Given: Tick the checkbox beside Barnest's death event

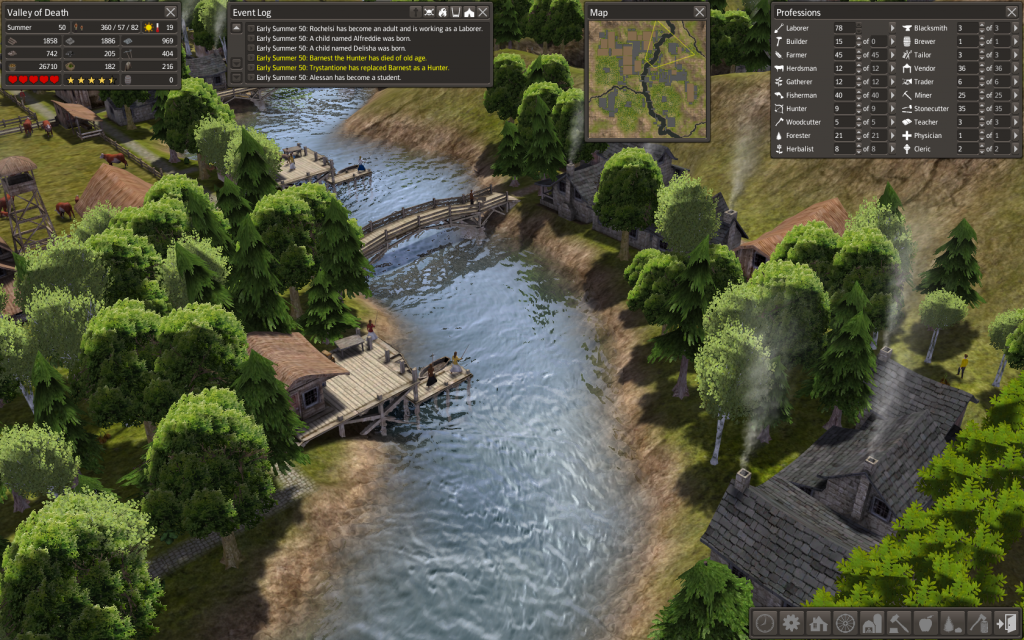Looking at the screenshot, I should click(x=251, y=58).
